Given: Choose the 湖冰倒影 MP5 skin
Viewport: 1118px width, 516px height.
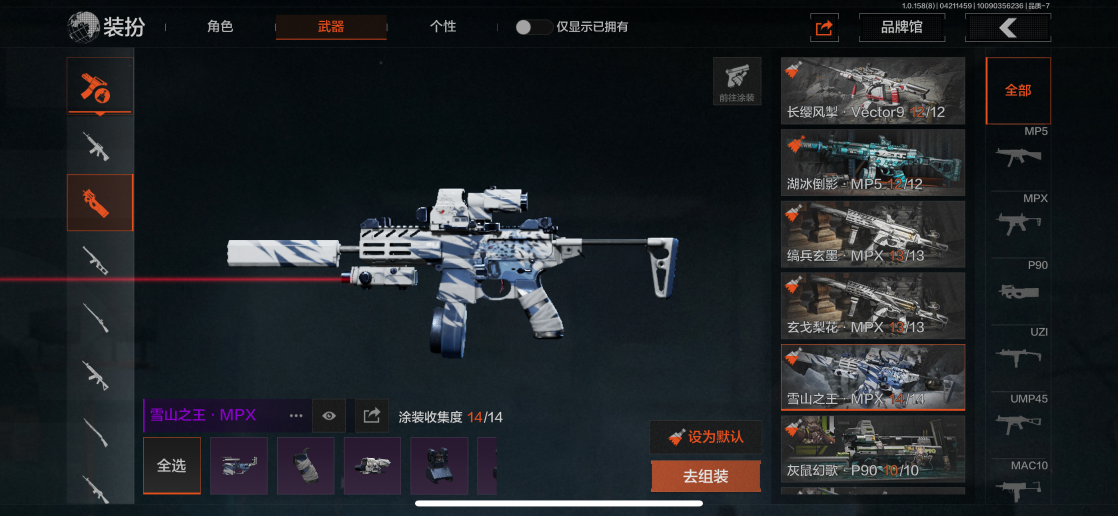Looking at the screenshot, I should 872,163.
